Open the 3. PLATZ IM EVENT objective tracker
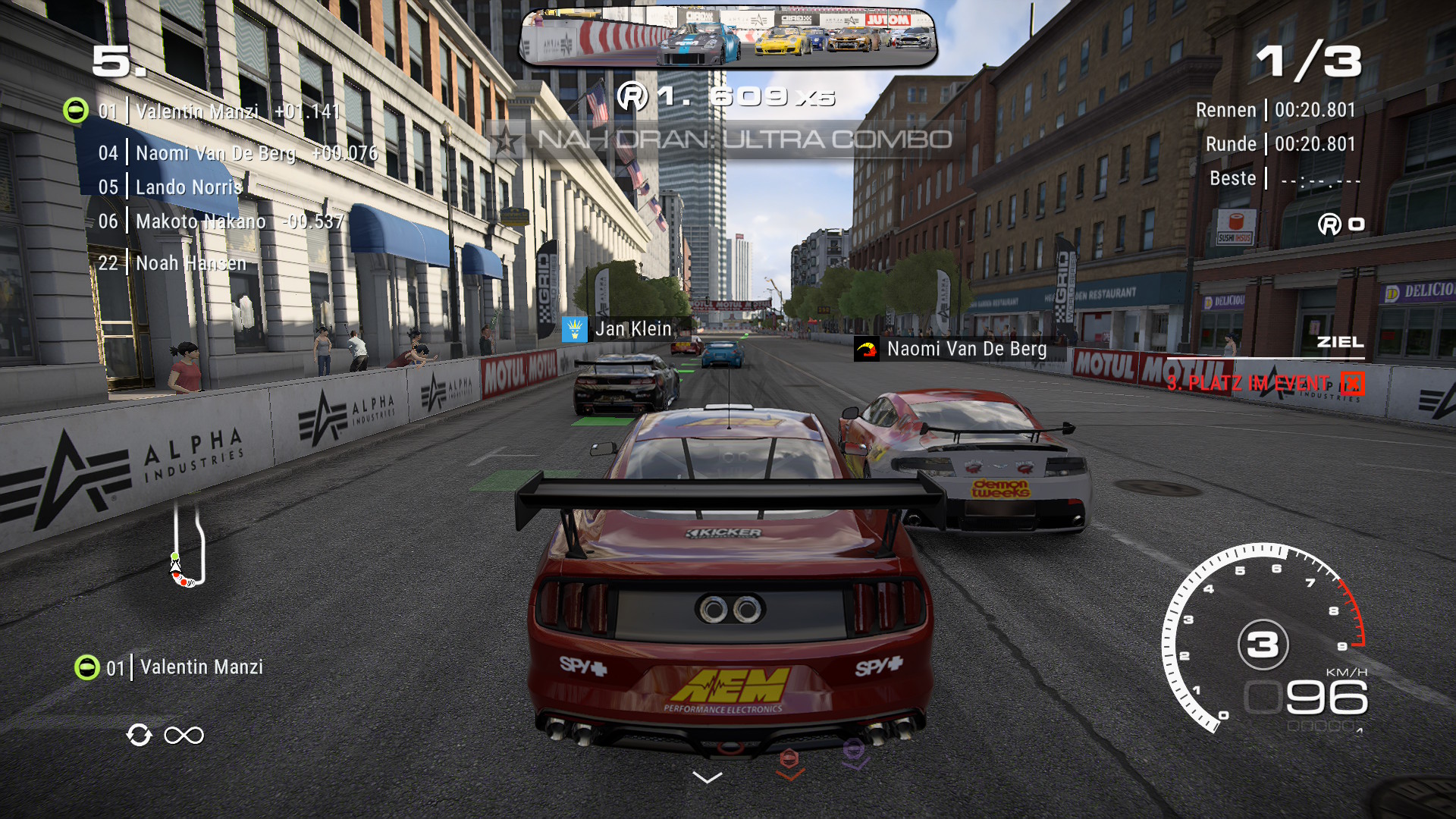This screenshot has height=819, width=1456. [x=1263, y=383]
